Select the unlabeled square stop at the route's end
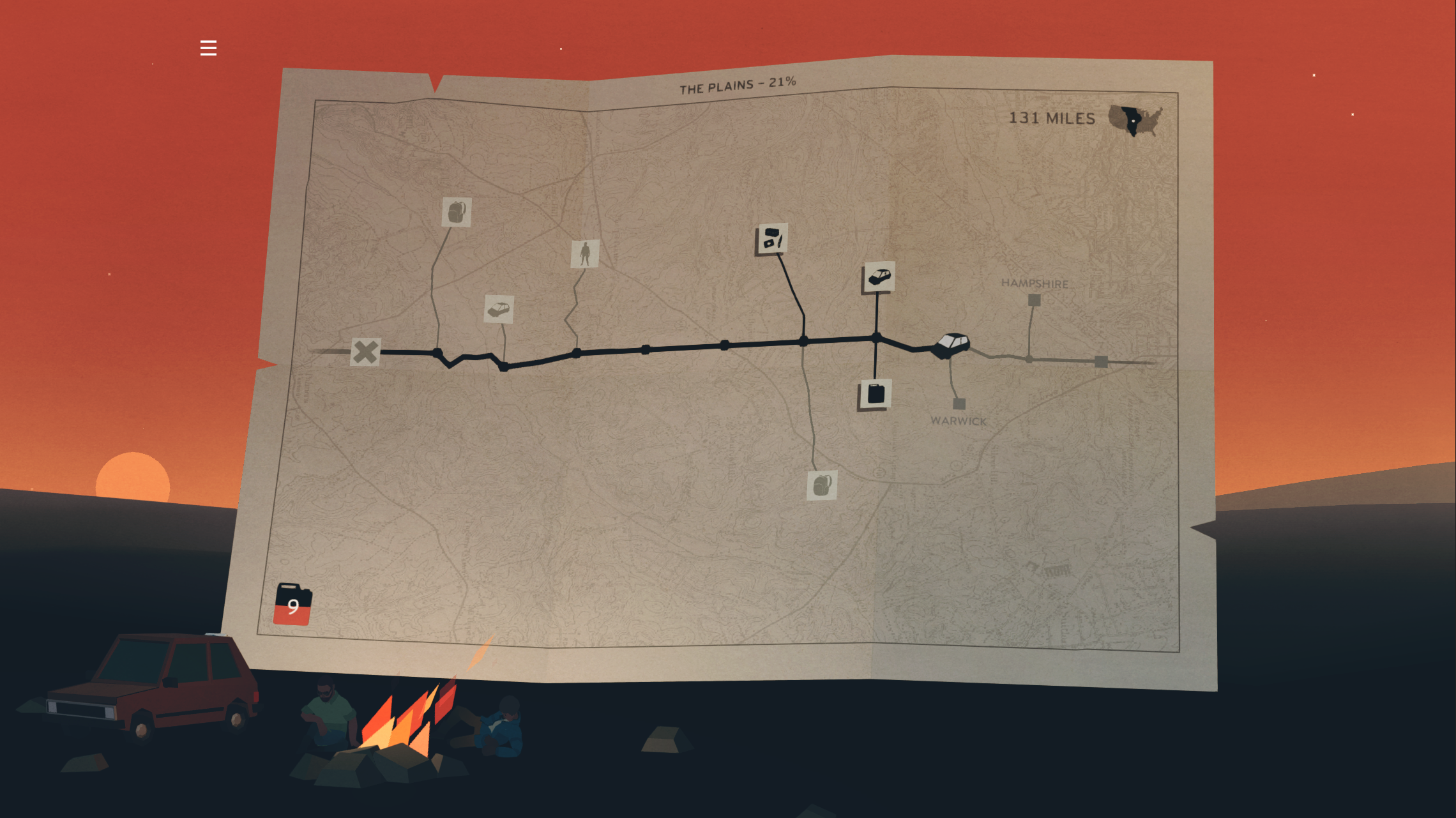The image size is (1456, 818). [x=1101, y=361]
